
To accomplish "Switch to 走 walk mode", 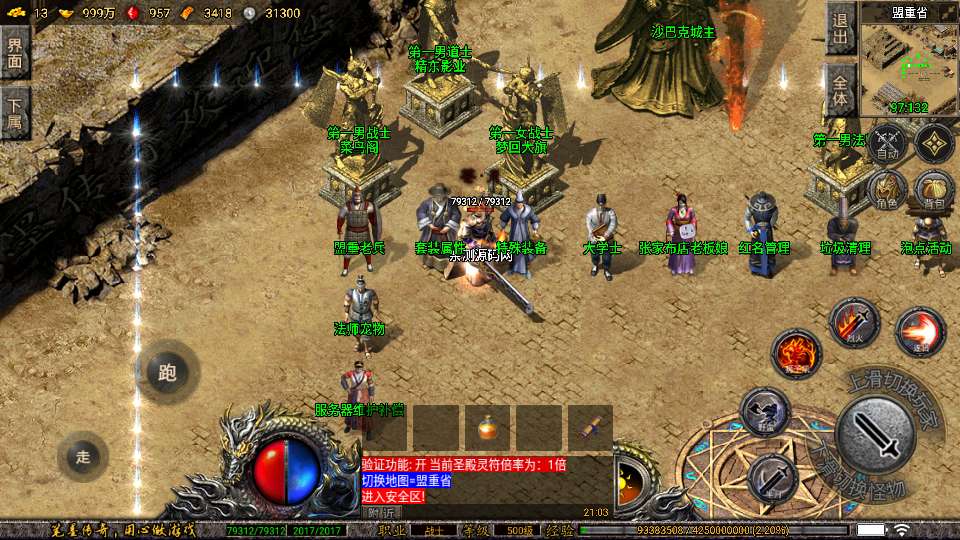I will [83, 457].
